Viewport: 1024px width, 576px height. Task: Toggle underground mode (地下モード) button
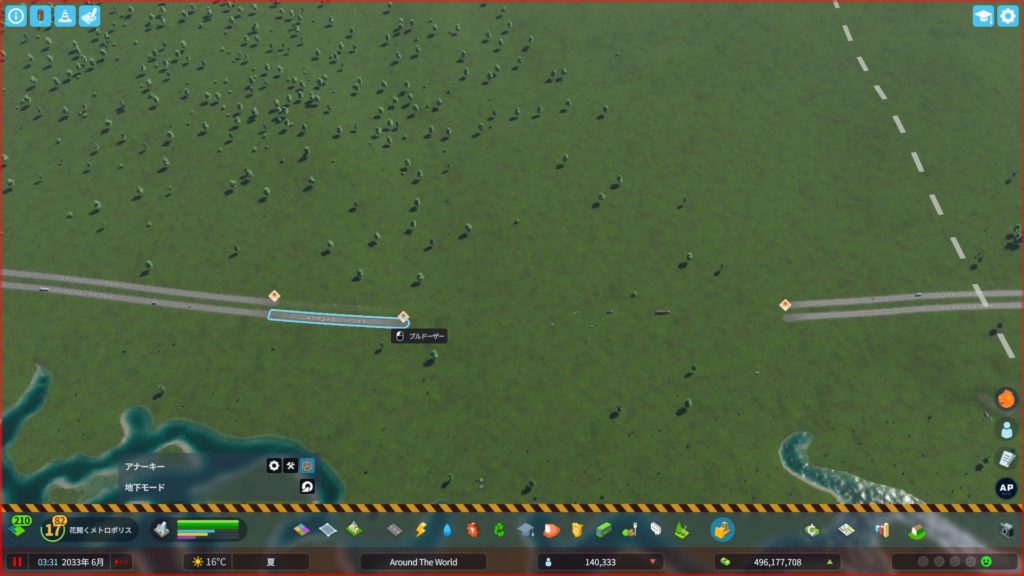click(307, 487)
